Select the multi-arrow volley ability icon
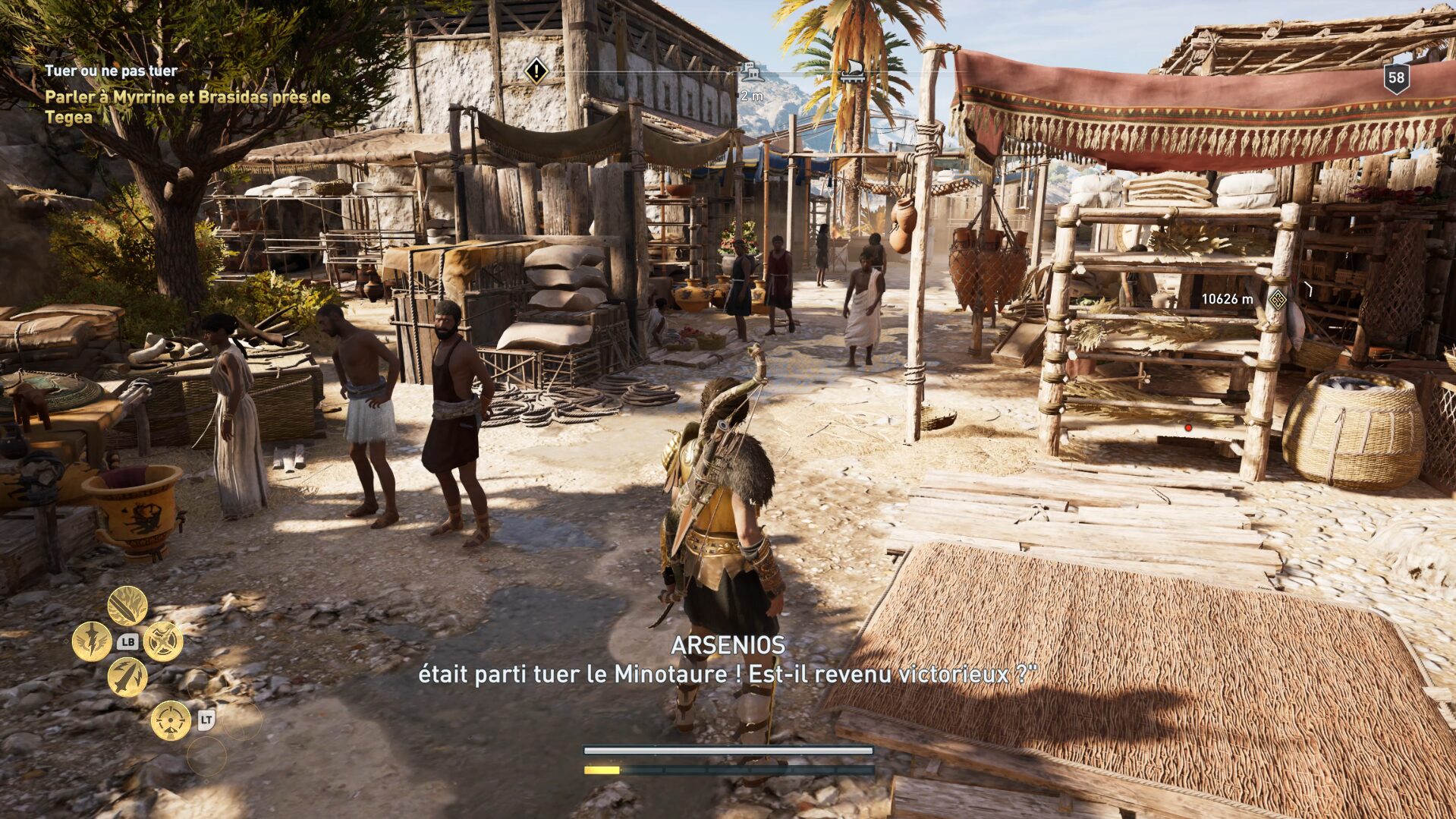 click(x=127, y=677)
